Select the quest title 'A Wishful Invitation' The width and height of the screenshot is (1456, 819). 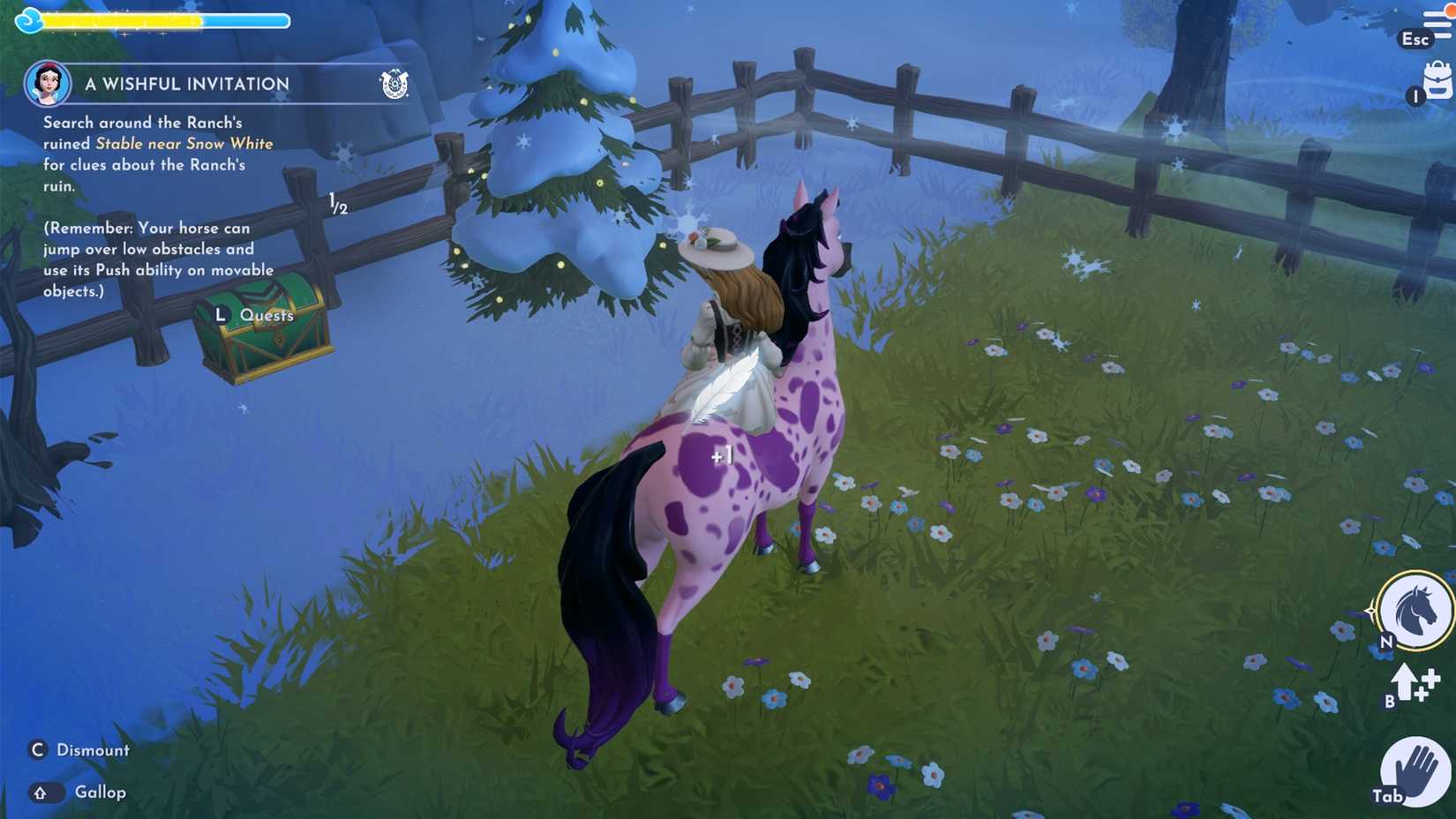point(186,83)
